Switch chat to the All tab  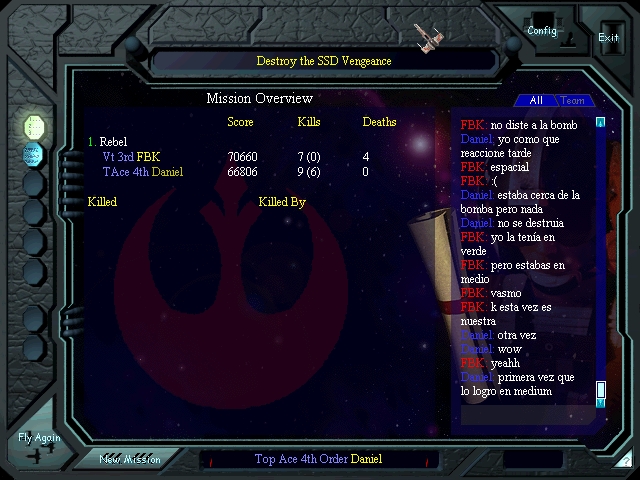click(536, 101)
